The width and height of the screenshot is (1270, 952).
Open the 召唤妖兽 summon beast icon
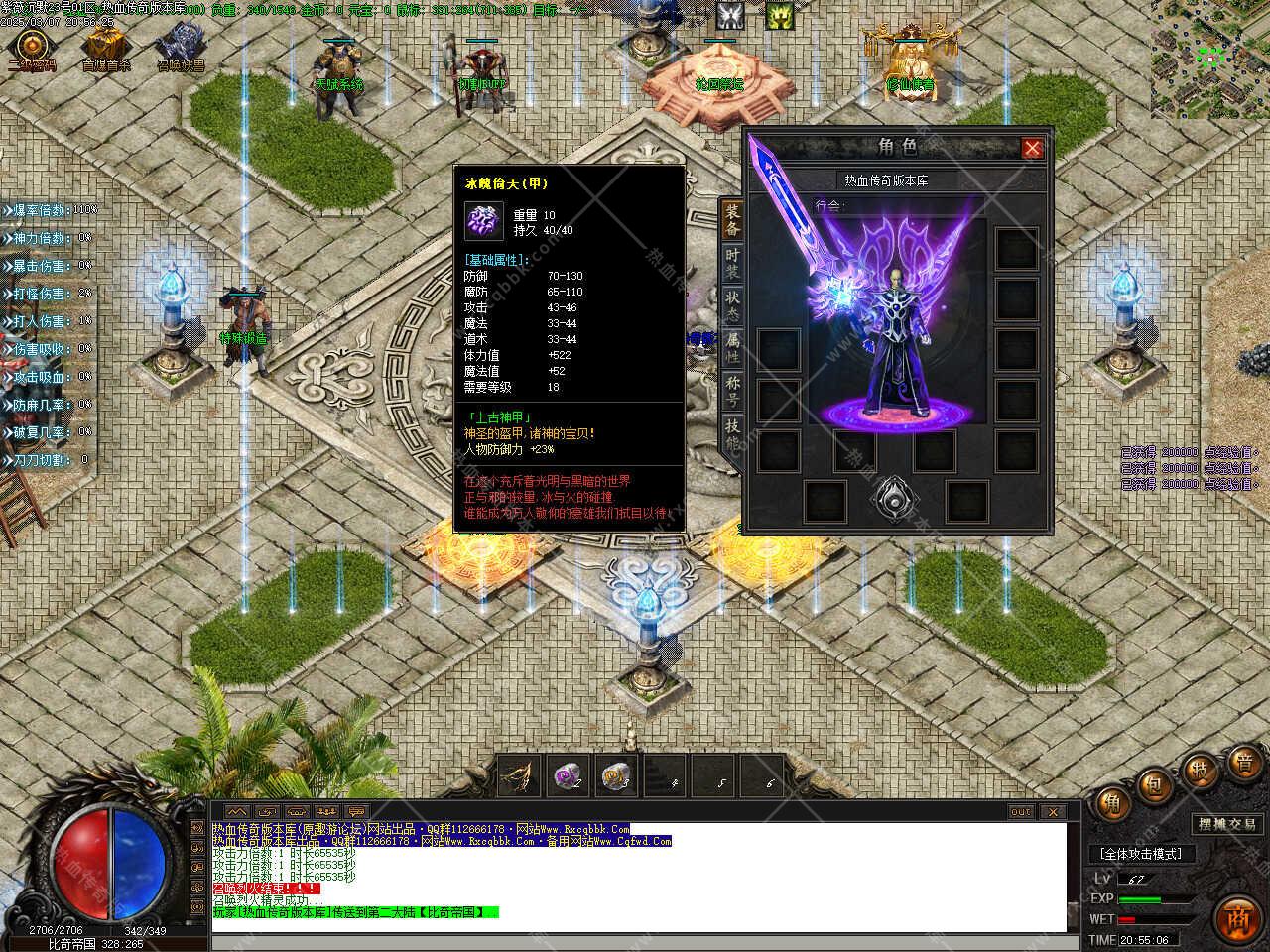(181, 47)
